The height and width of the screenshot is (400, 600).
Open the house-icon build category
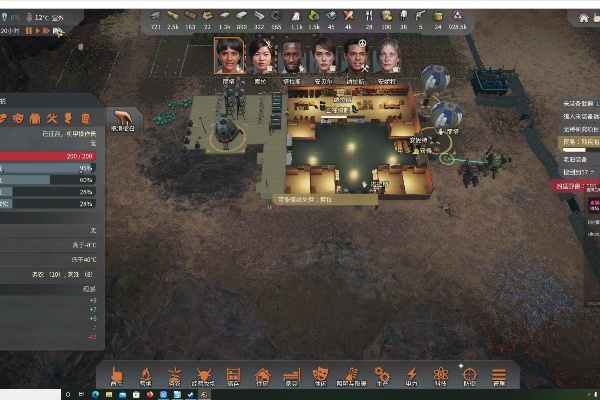click(x=263, y=374)
